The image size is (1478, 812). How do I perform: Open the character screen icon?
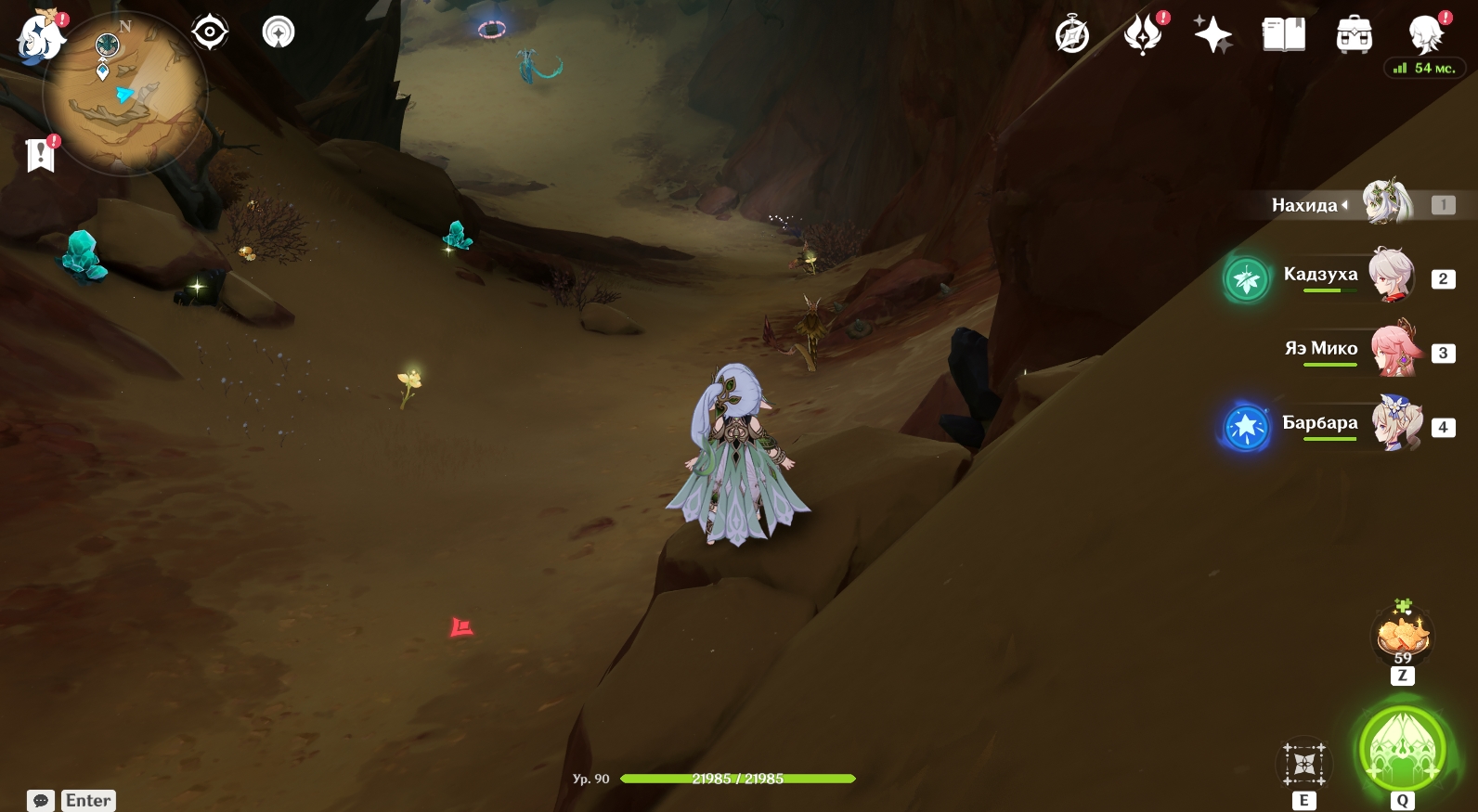click(1425, 35)
